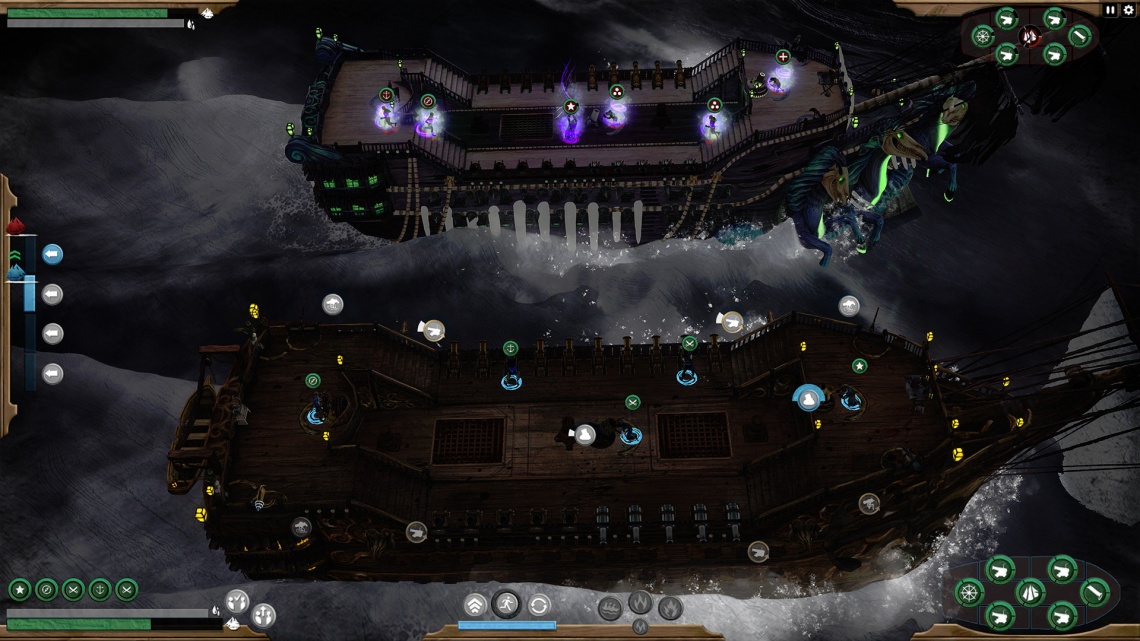Choose the flame shot ammunition type
Image resolution: width=1140 pixels, height=641 pixels.
tap(640, 603)
